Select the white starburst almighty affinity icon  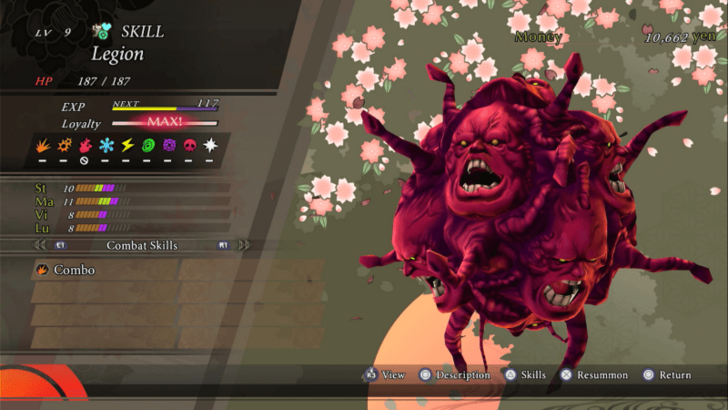[210, 146]
